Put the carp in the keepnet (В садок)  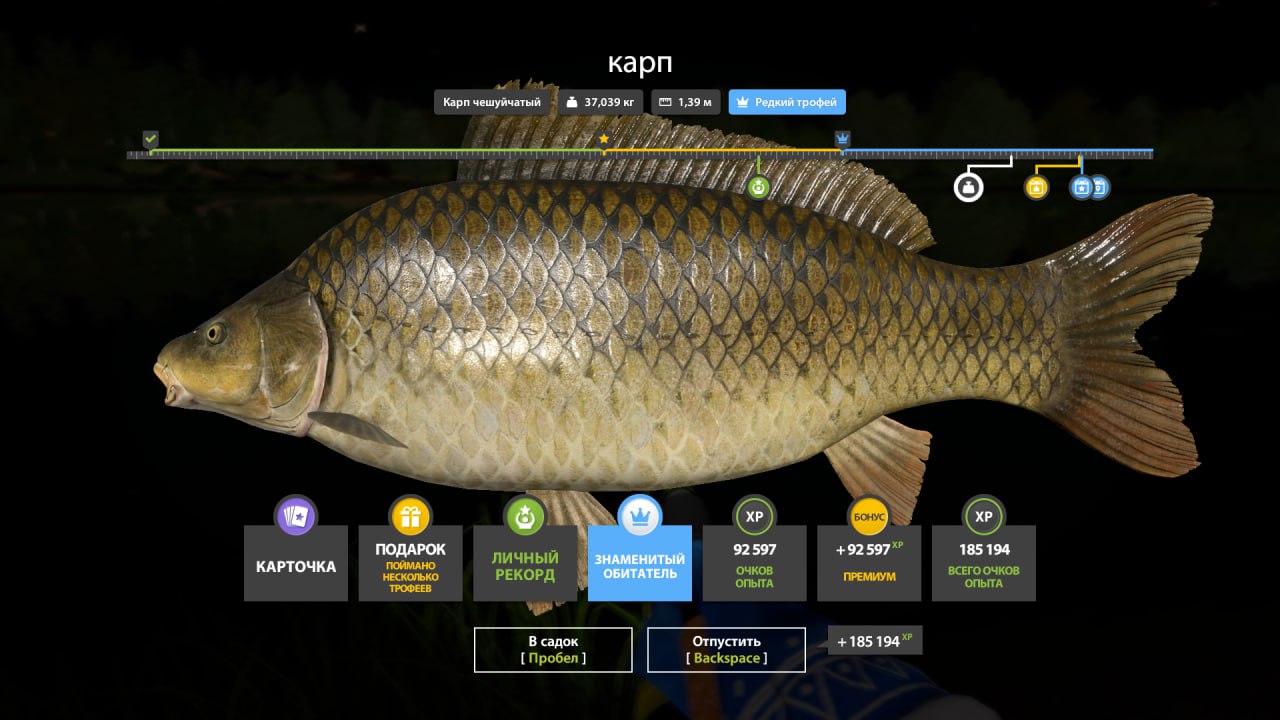pos(553,649)
